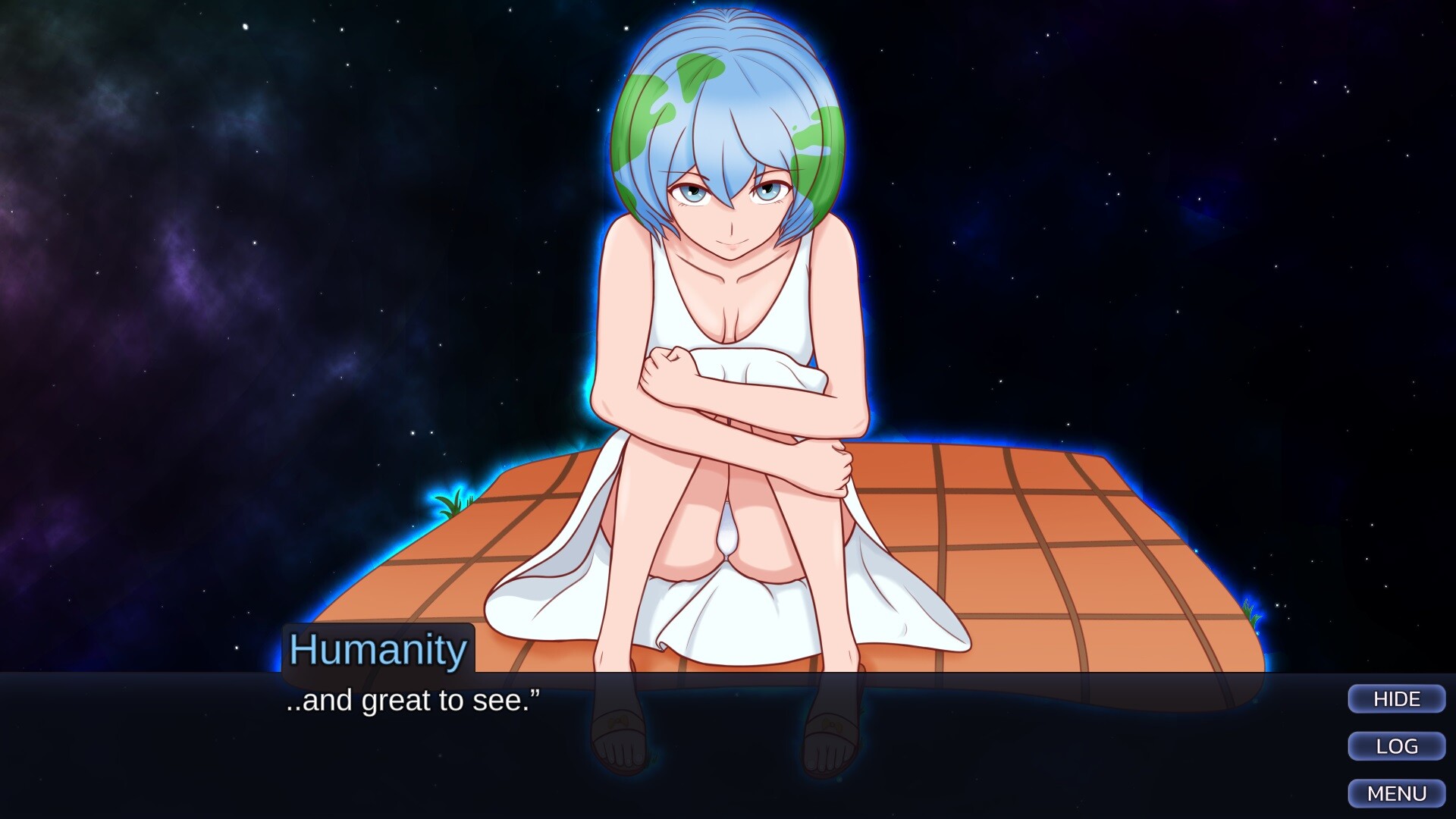Viewport: 1456px width, 819px height.
Task: Open the LOG to review dialogue history
Action: point(1395,746)
